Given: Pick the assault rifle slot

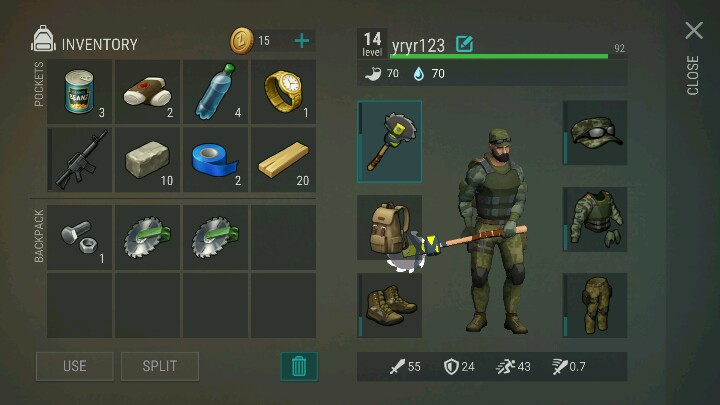Looking at the screenshot, I should point(79,160).
